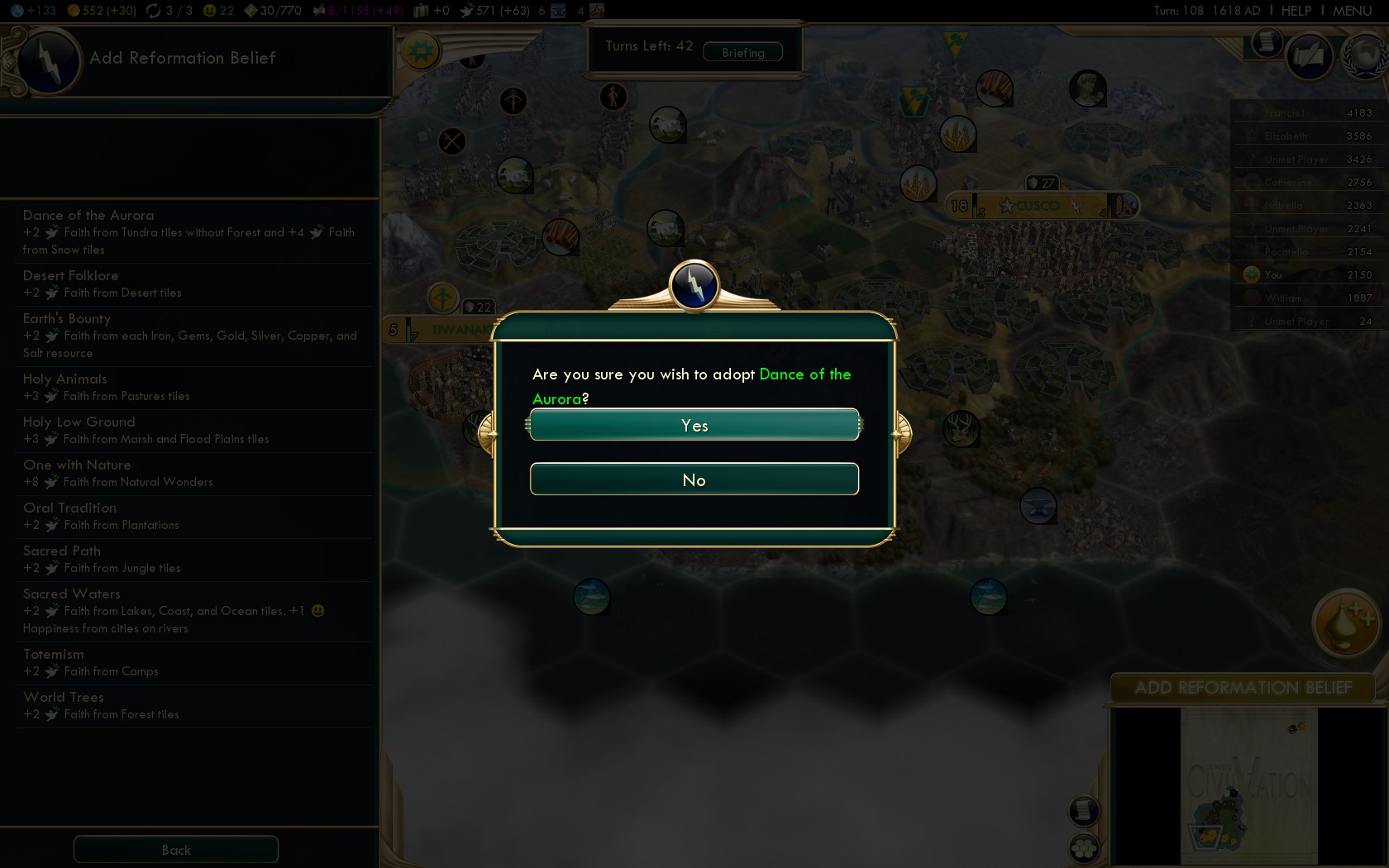Decline adoption by choosing No
Image resolution: width=1389 pixels, height=868 pixels.
click(x=694, y=479)
